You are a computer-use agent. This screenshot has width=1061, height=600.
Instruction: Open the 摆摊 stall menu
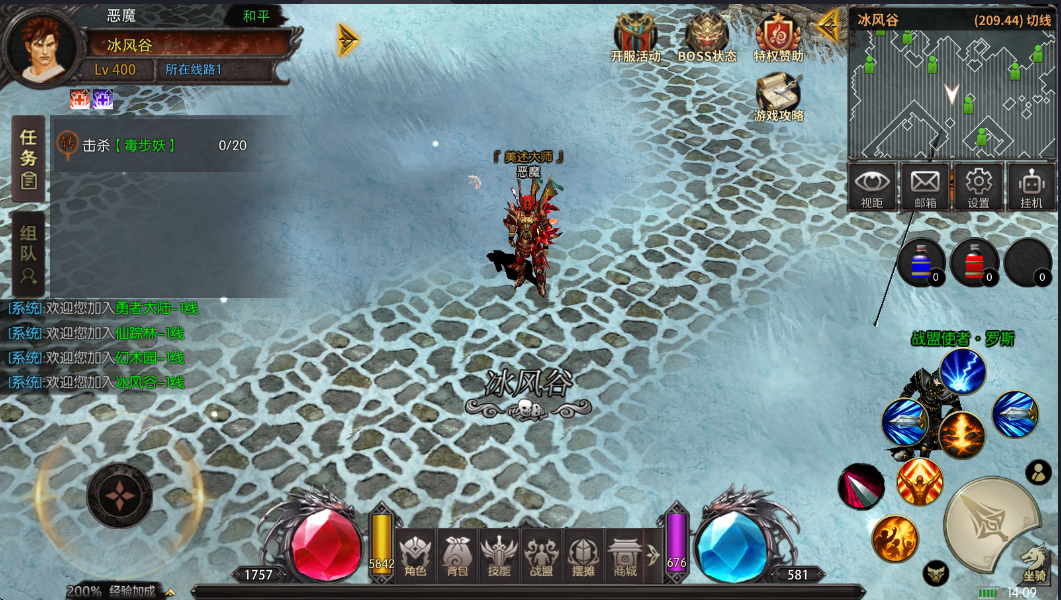click(582, 555)
